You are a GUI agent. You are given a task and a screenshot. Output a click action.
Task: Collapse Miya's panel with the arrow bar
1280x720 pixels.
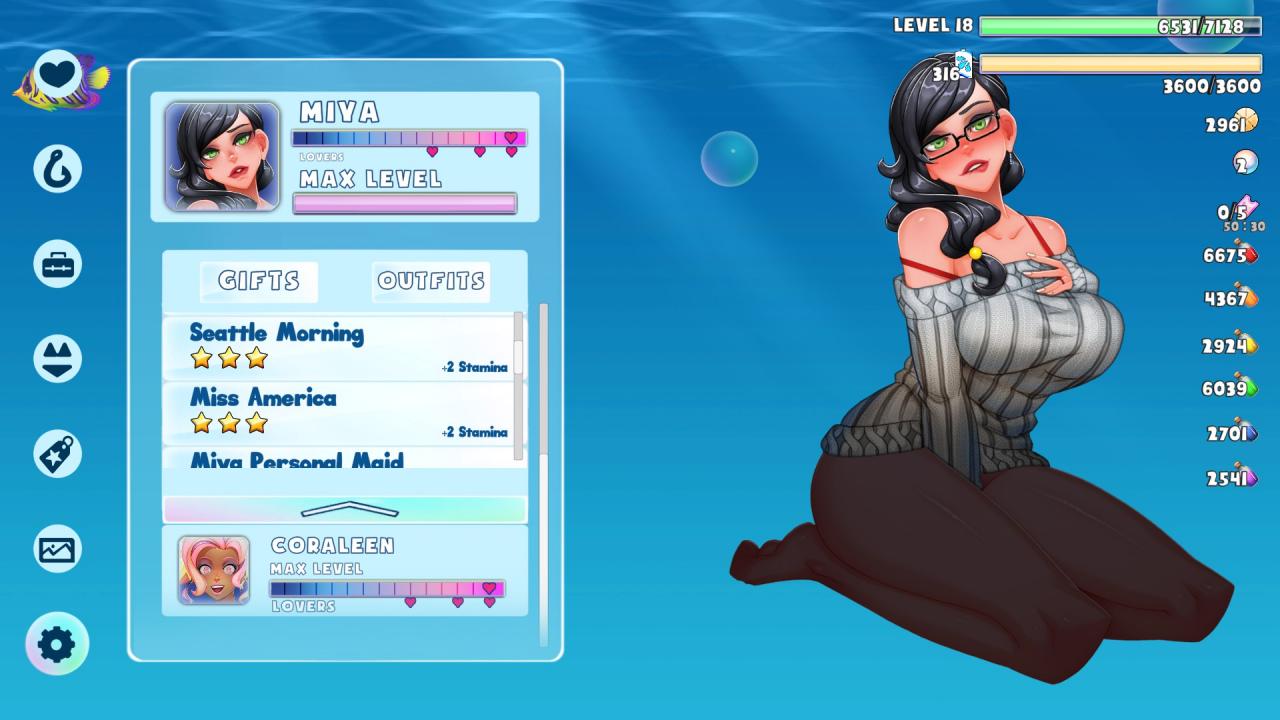[345, 509]
